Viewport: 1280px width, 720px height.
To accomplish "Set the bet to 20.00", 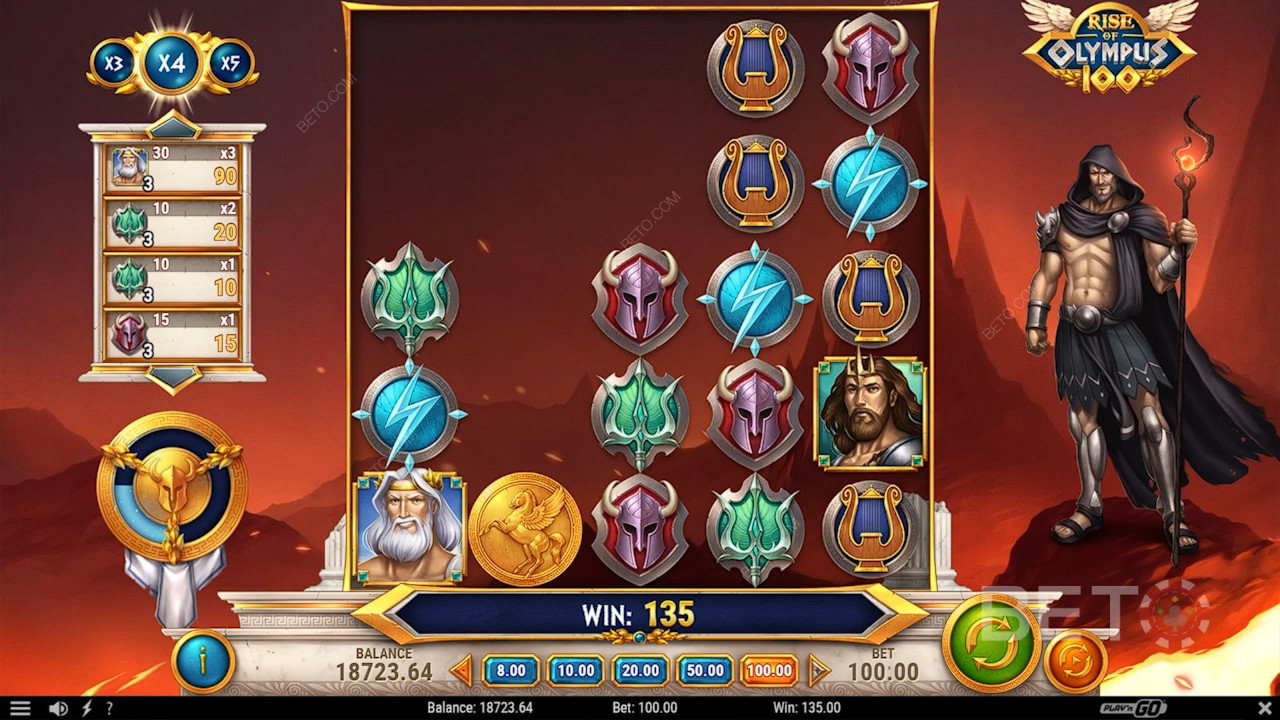I will pyautogui.click(x=640, y=670).
